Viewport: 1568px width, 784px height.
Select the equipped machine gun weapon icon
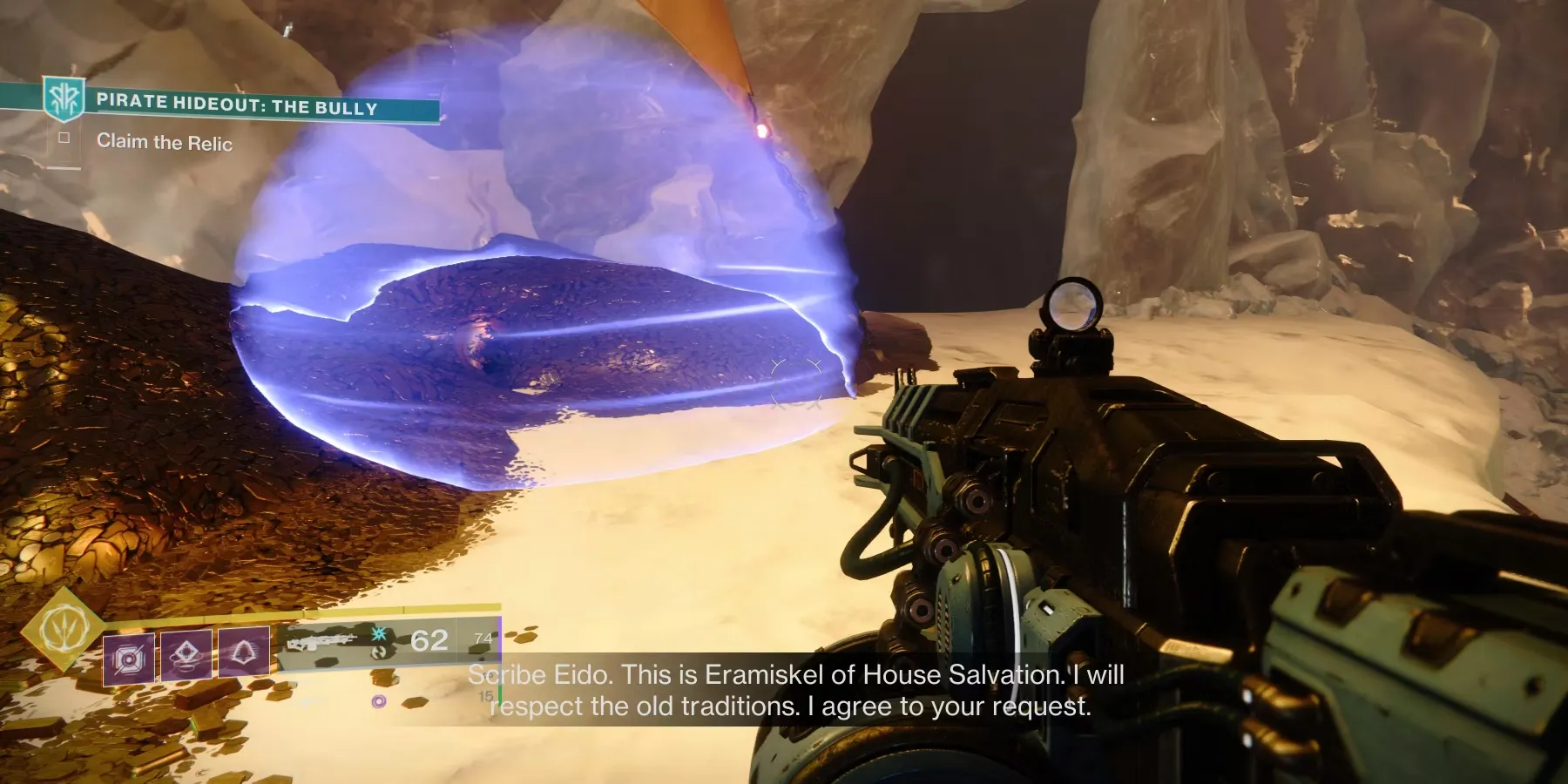tap(321, 643)
